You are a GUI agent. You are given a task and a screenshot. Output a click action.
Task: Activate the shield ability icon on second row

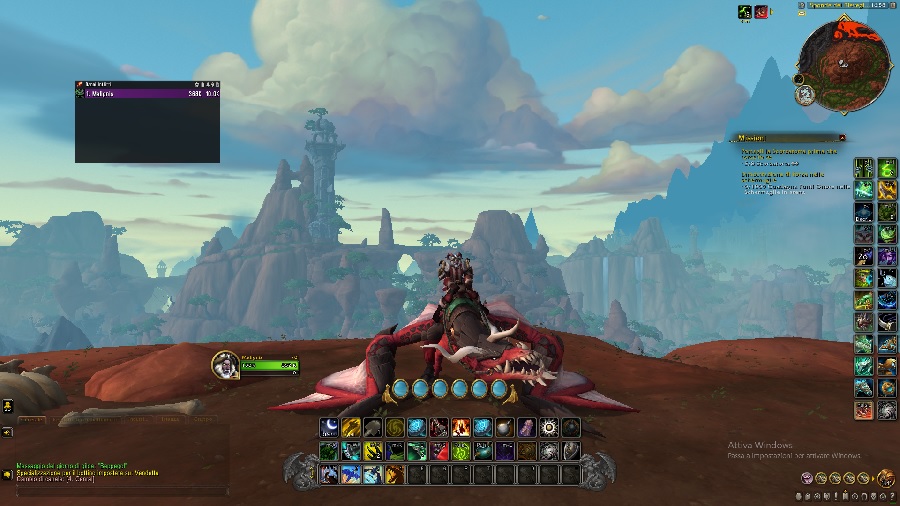pos(571,451)
